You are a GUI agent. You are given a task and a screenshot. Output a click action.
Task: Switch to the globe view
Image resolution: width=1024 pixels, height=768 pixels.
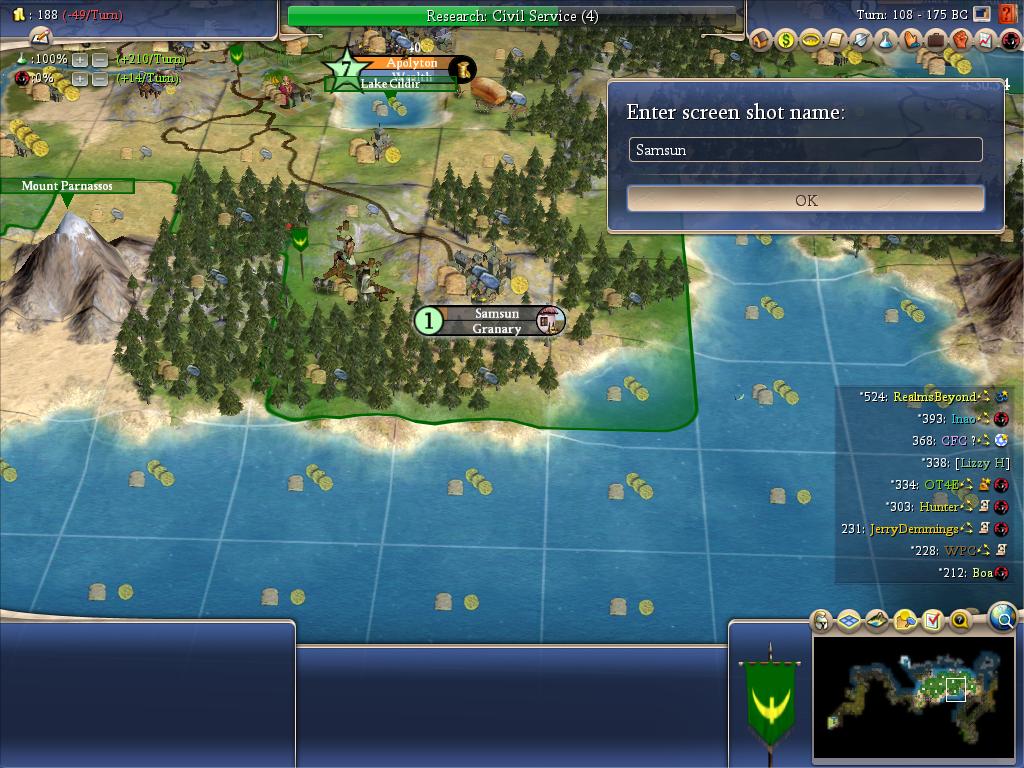[1002, 618]
